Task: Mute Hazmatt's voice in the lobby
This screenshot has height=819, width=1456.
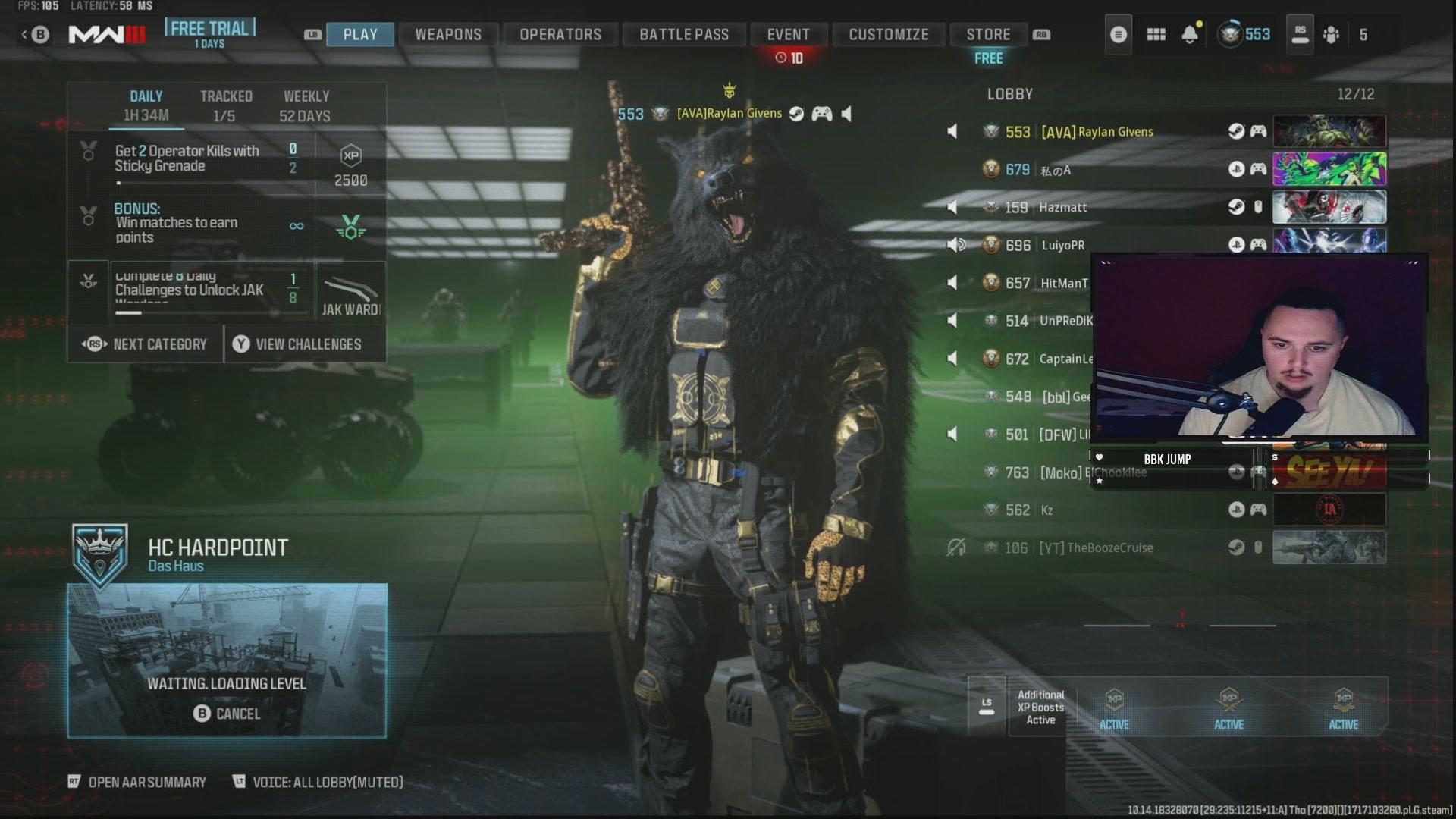Action: 952,207
